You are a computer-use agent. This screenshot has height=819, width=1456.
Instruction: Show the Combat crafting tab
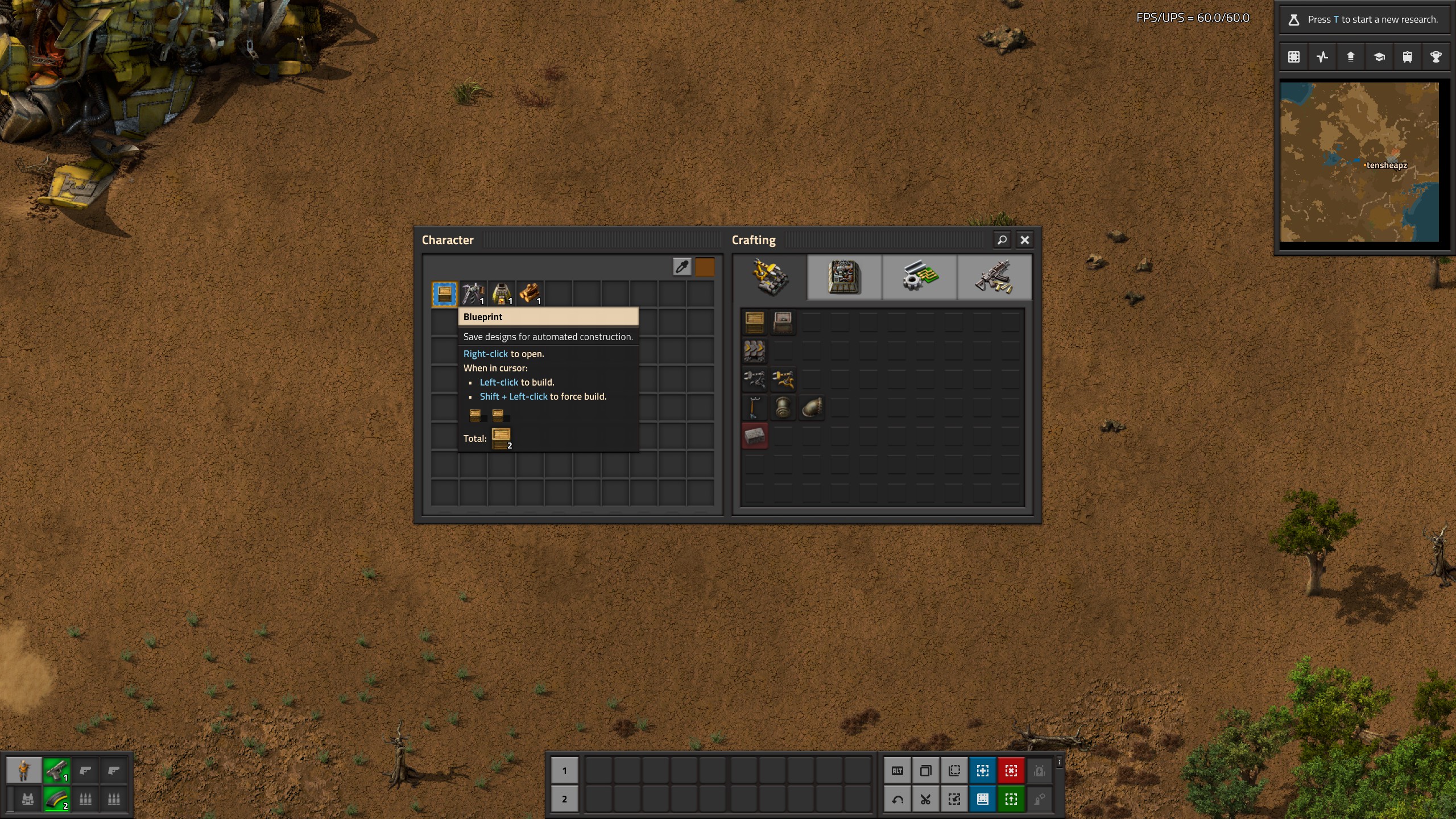coord(994,277)
